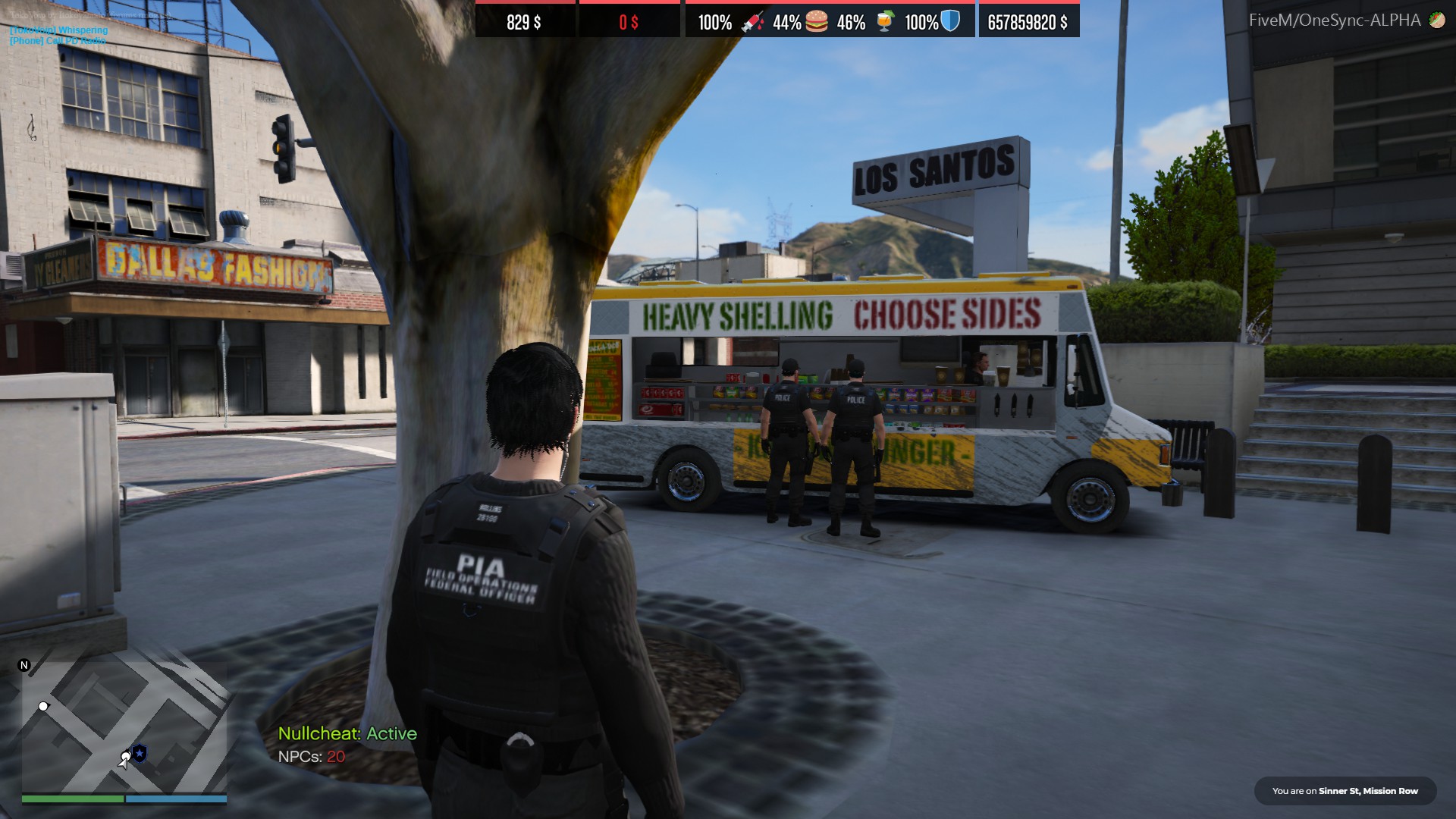The image size is (1456, 819).
Task: Click the drink thirst icon
Action: (x=884, y=21)
